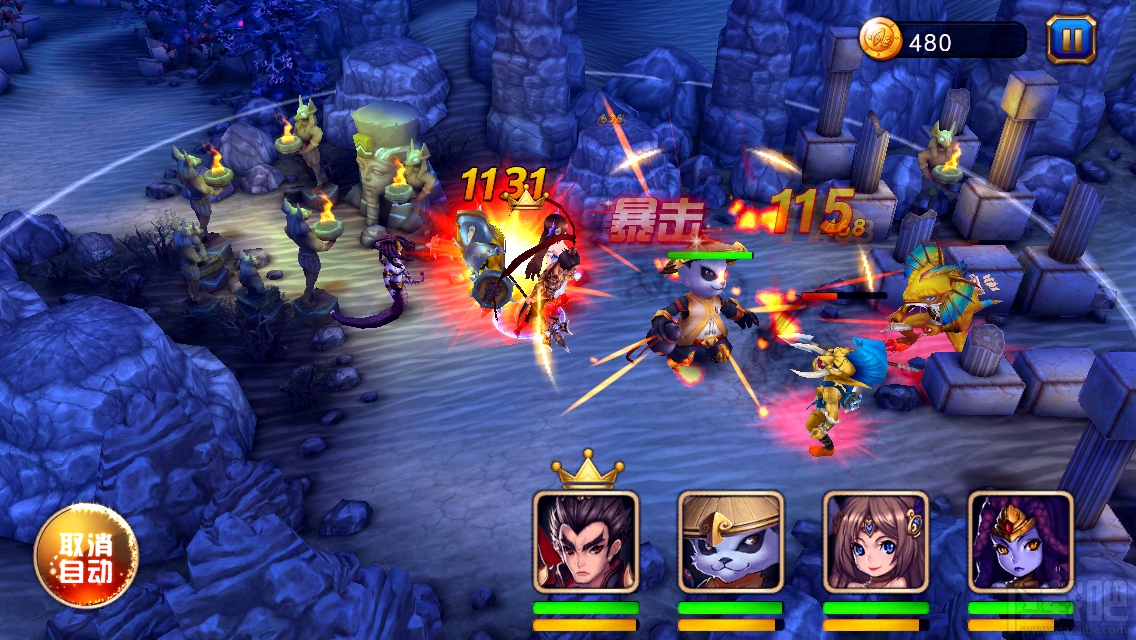Select the crowned dark-haired warrior hero portrait
This screenshot has width=1136, height=640.
585,542
